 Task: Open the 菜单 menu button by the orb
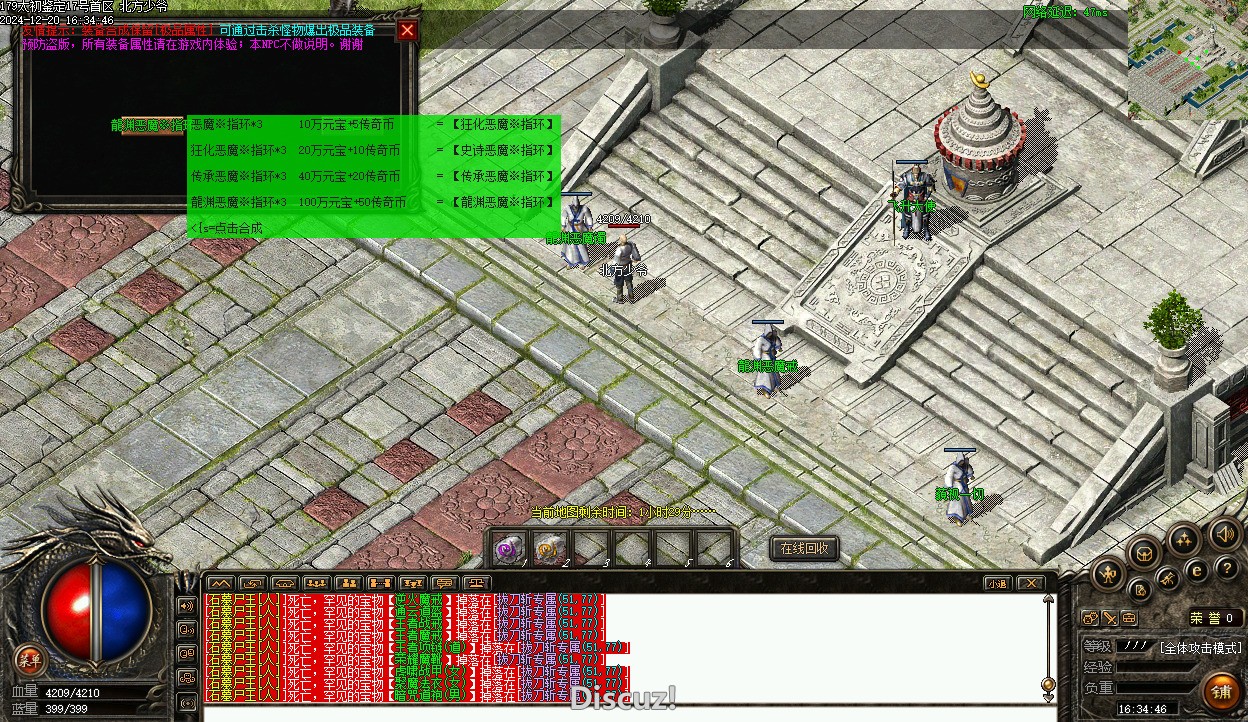[x=29, y=659]
